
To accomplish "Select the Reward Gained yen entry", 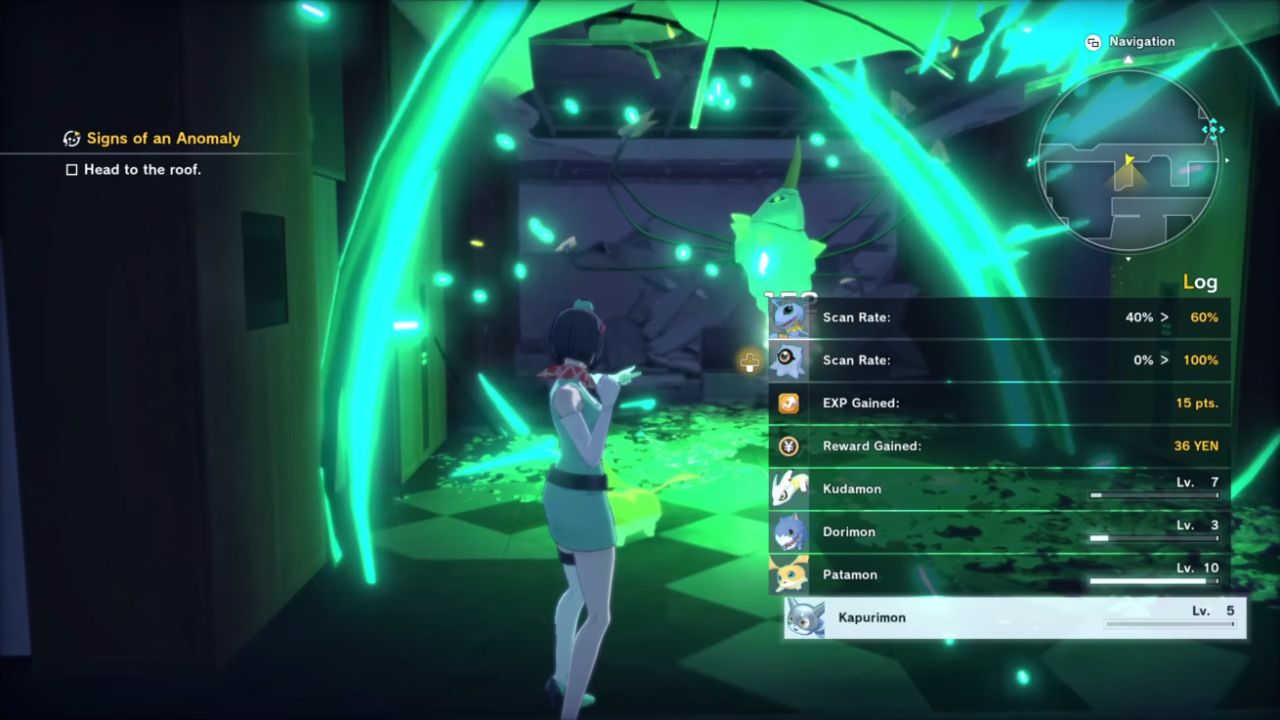I will pyautogui.click(x=999, y=446).
